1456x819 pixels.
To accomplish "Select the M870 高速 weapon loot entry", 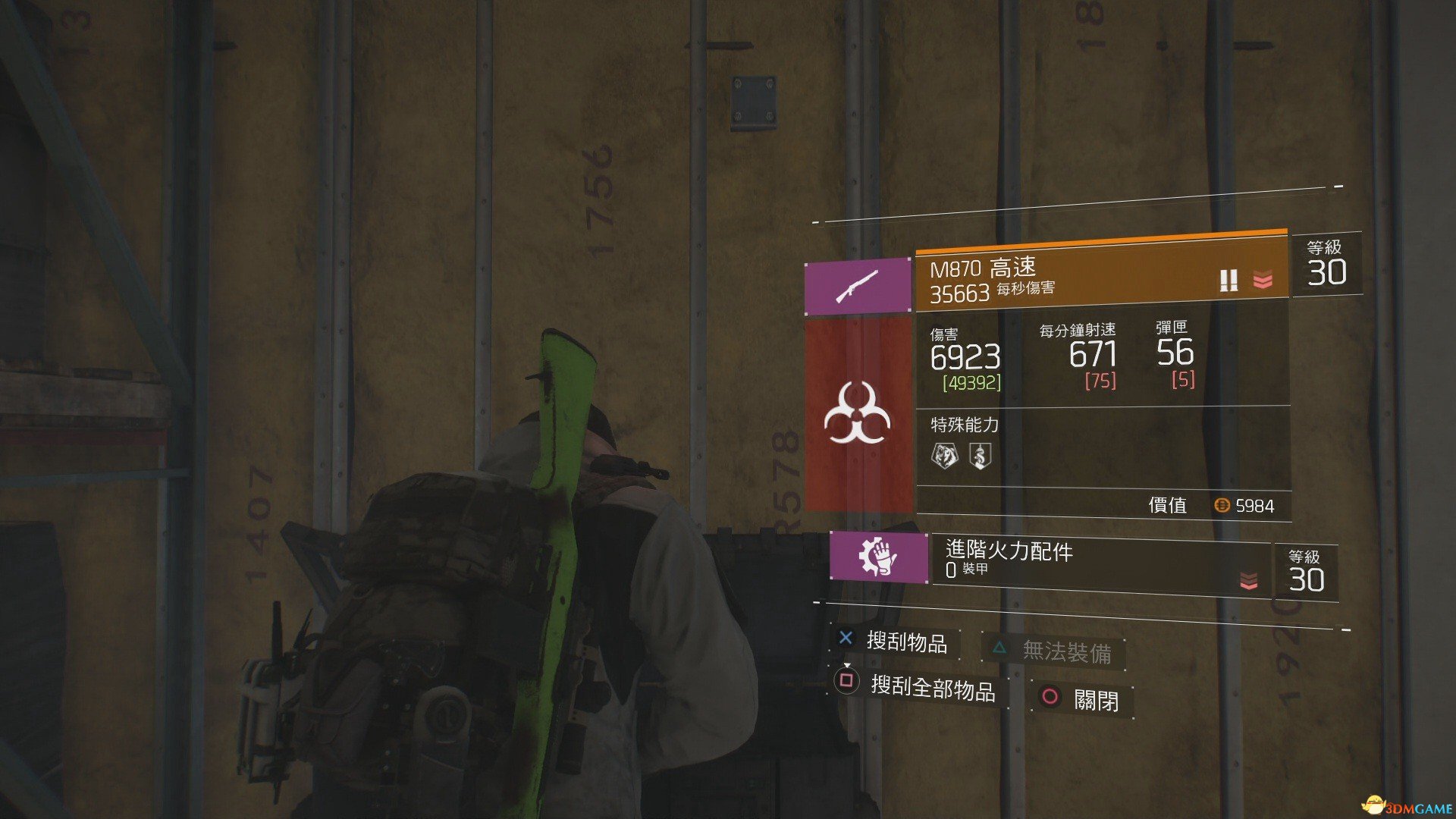I will (x=1100, y=278).
